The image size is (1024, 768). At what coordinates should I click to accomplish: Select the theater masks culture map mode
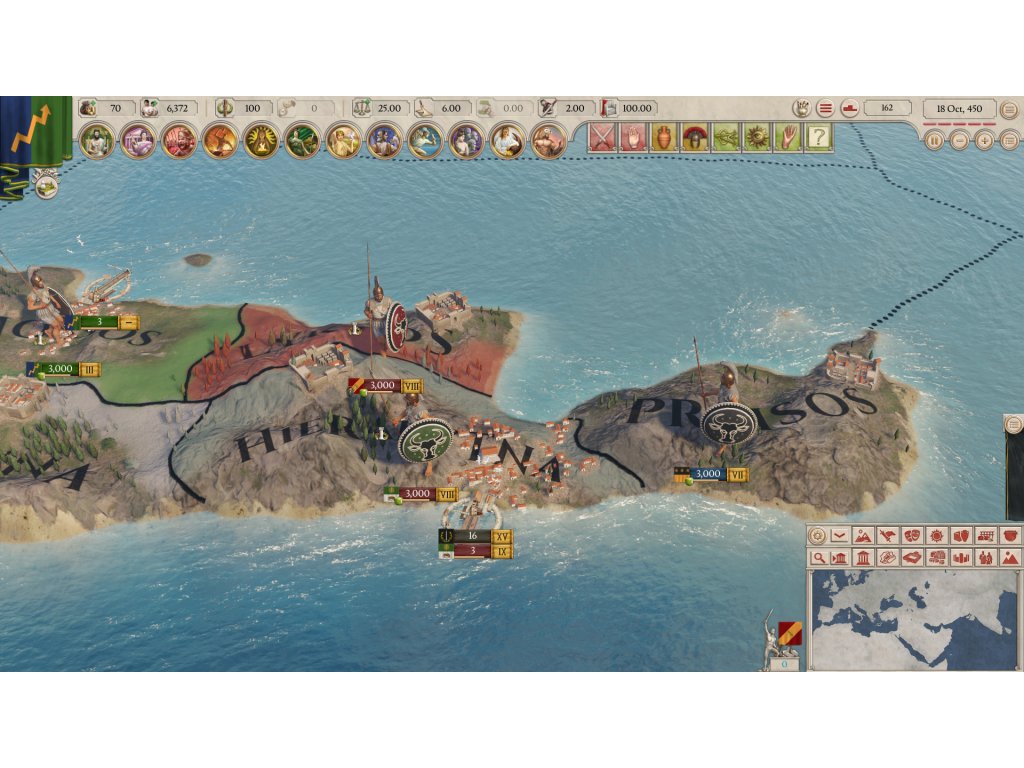911,536
